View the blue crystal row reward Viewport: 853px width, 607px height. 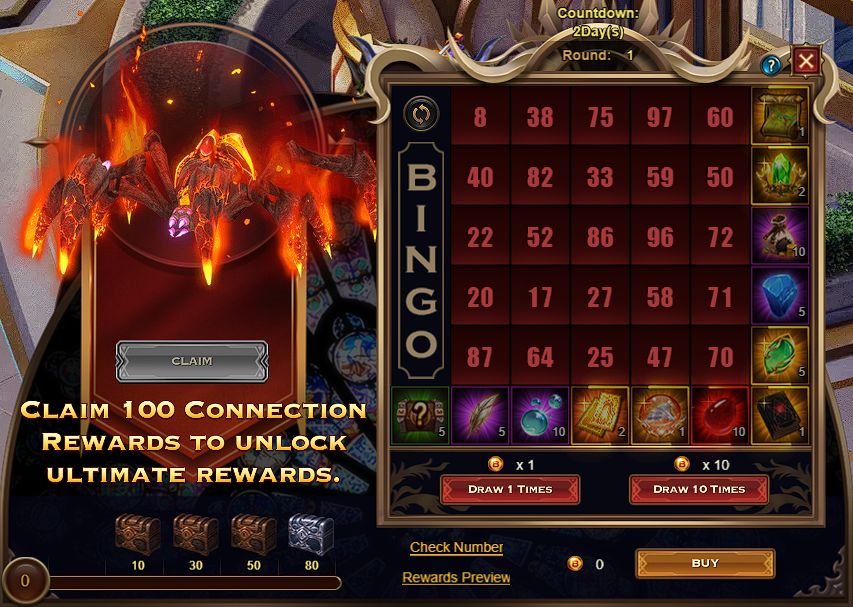(x=780, y=297)
